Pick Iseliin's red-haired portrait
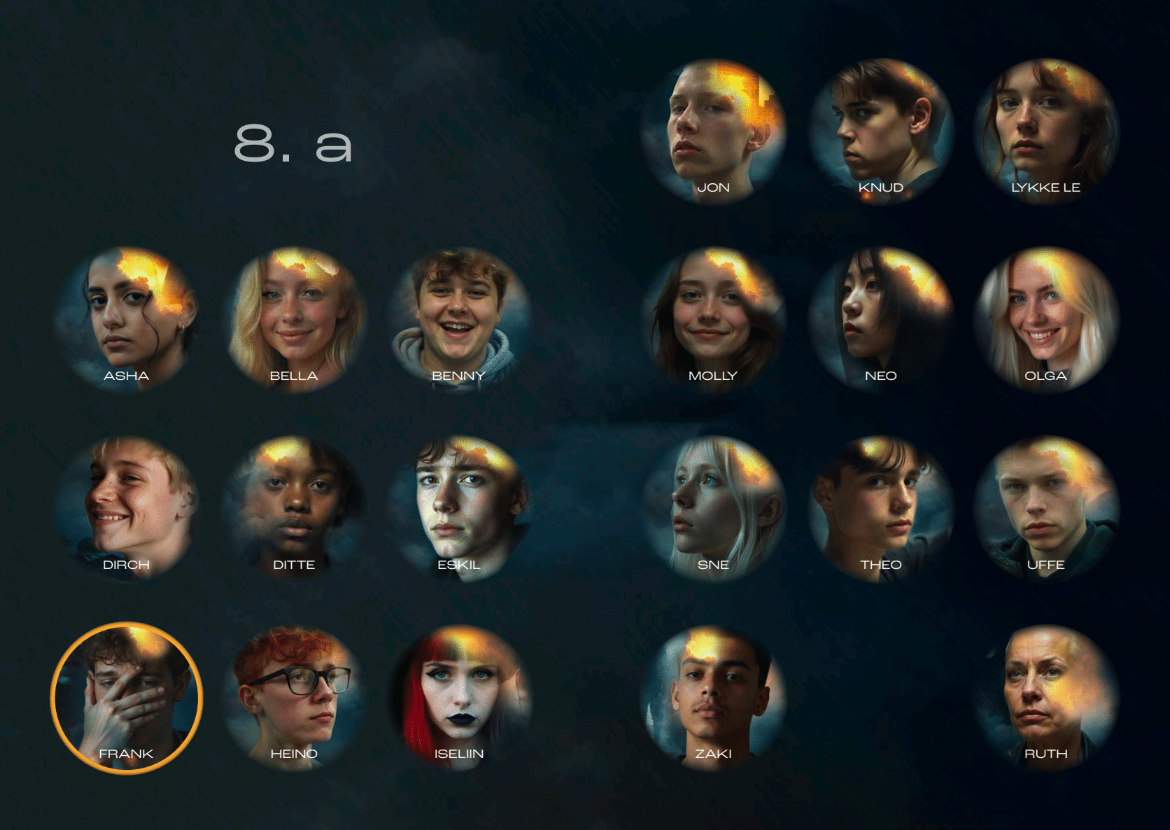The width and height of the screenshot is (1170, 830). click(x=459, y=697)
